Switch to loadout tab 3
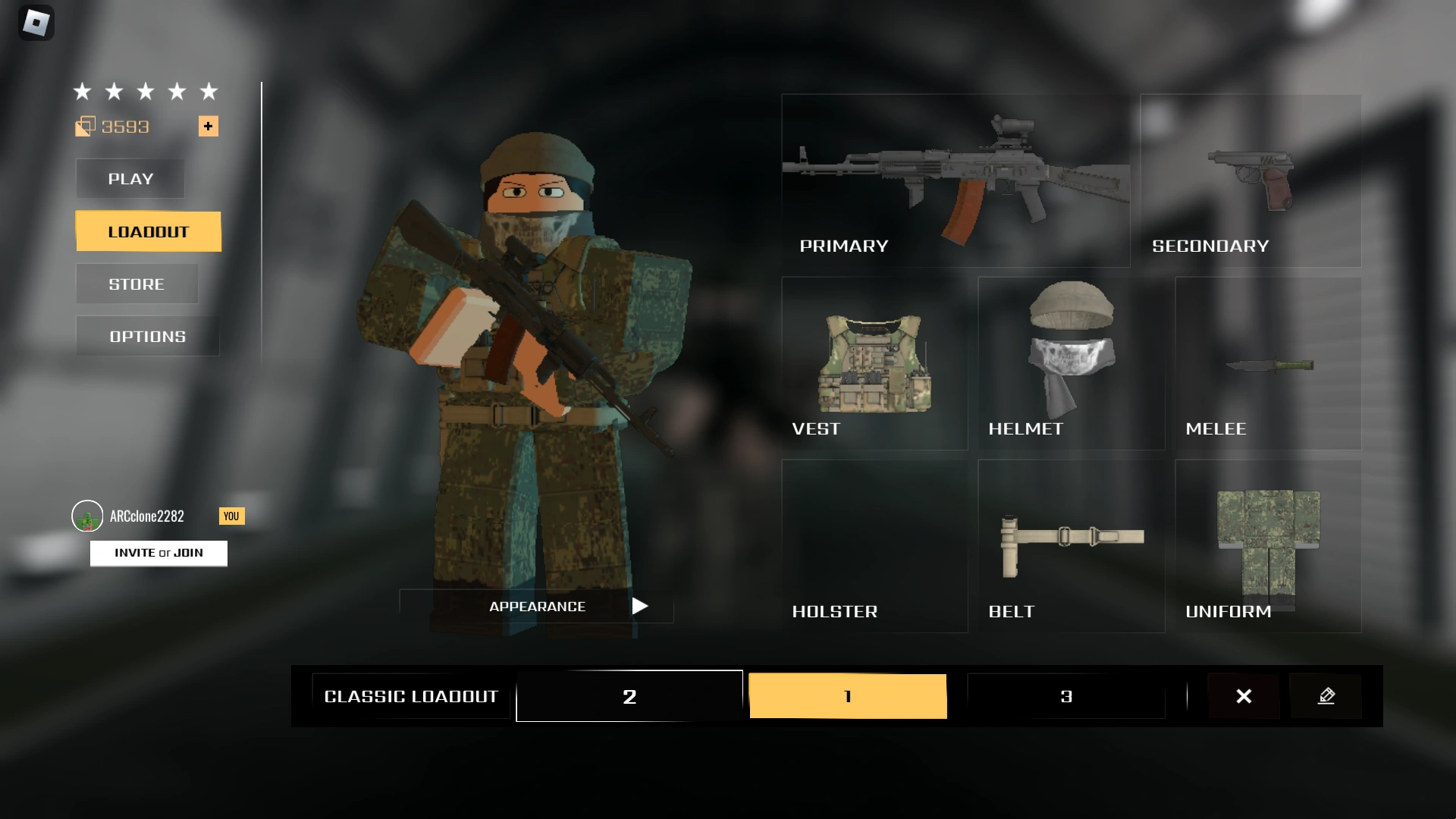The height and width of the screenshot is (819, 1456). point(1066,695)
